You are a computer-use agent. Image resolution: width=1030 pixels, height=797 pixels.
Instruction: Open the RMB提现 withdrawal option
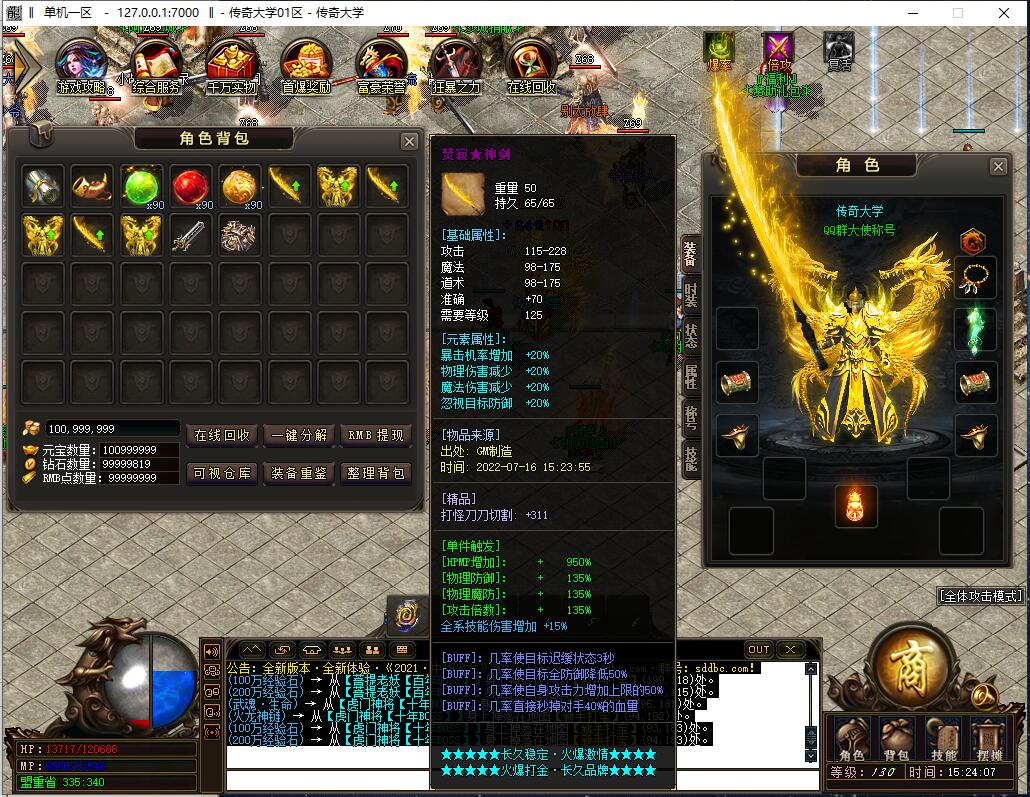375,436
